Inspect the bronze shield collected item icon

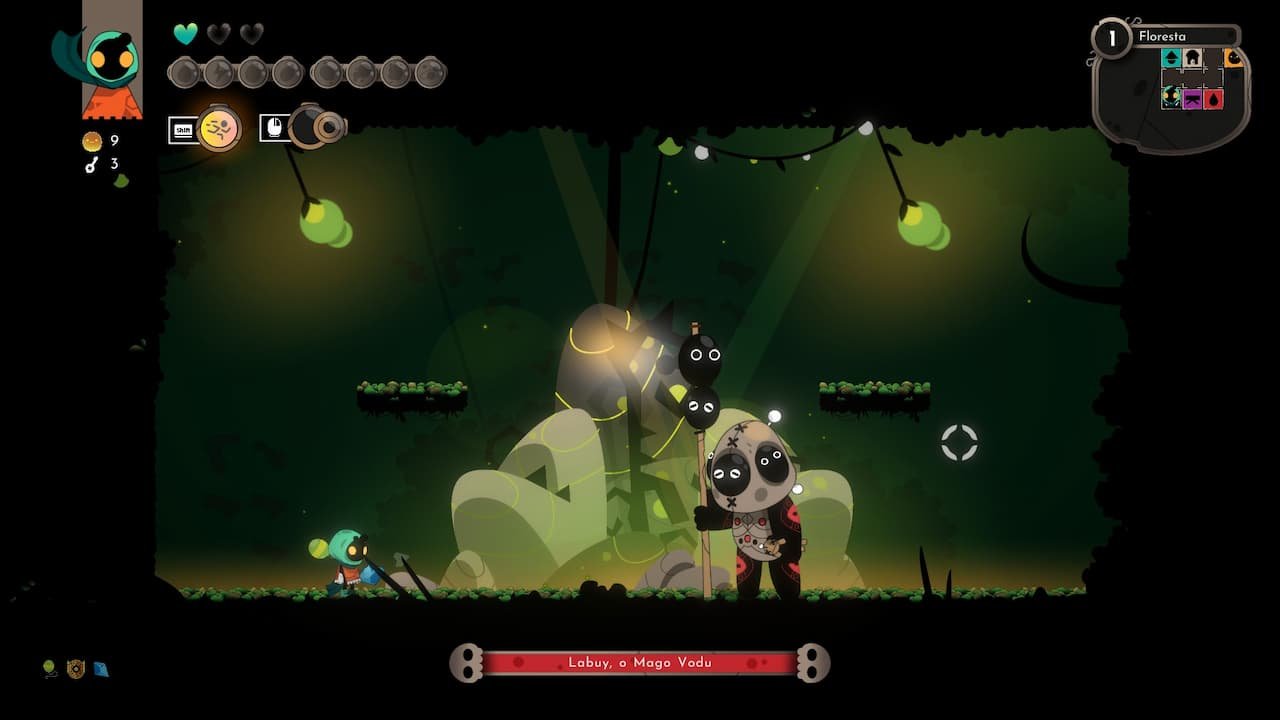(76, 668)
